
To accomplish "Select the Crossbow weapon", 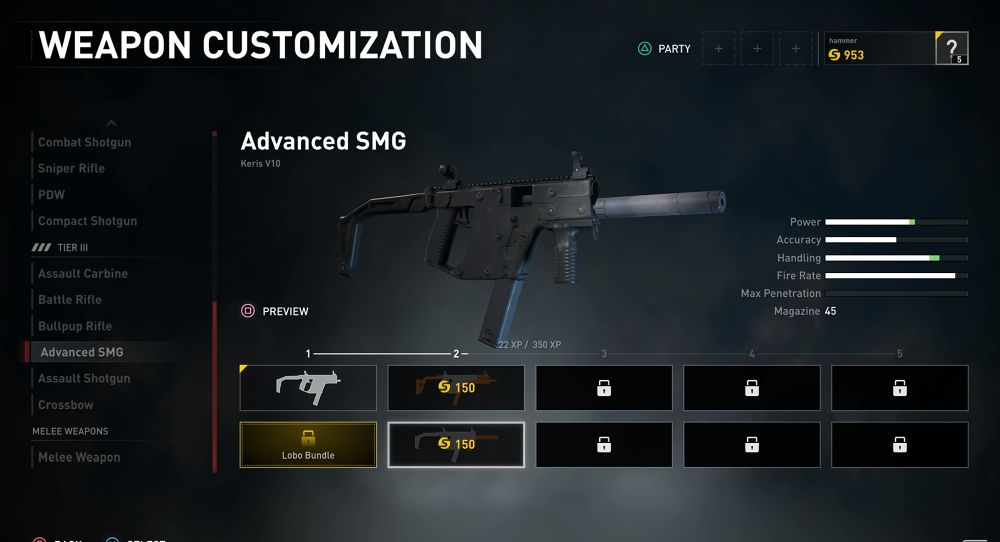I will [66, 405].
